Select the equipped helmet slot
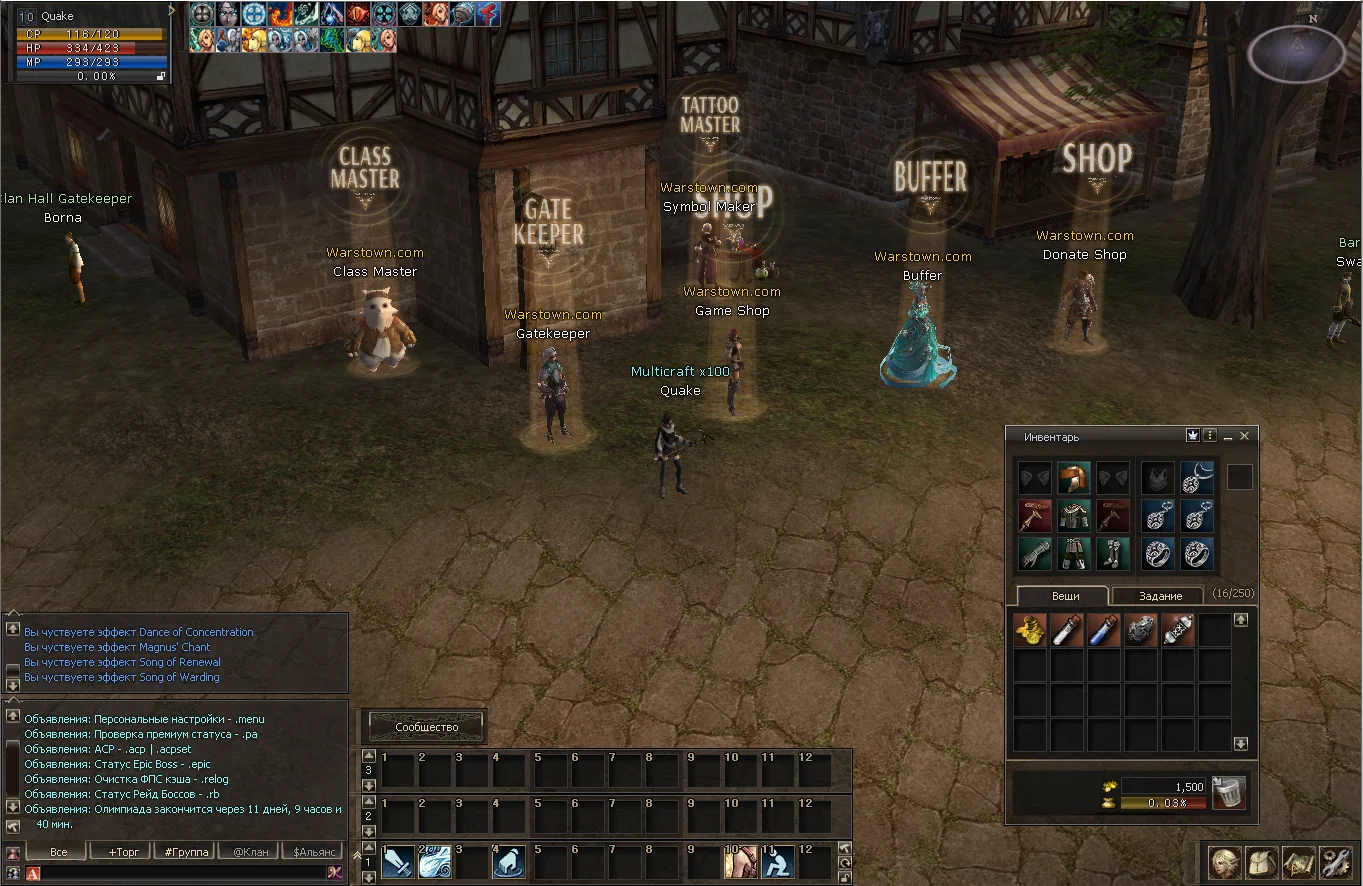This screenshot has height=886, width=1363. pos(1073,477)
